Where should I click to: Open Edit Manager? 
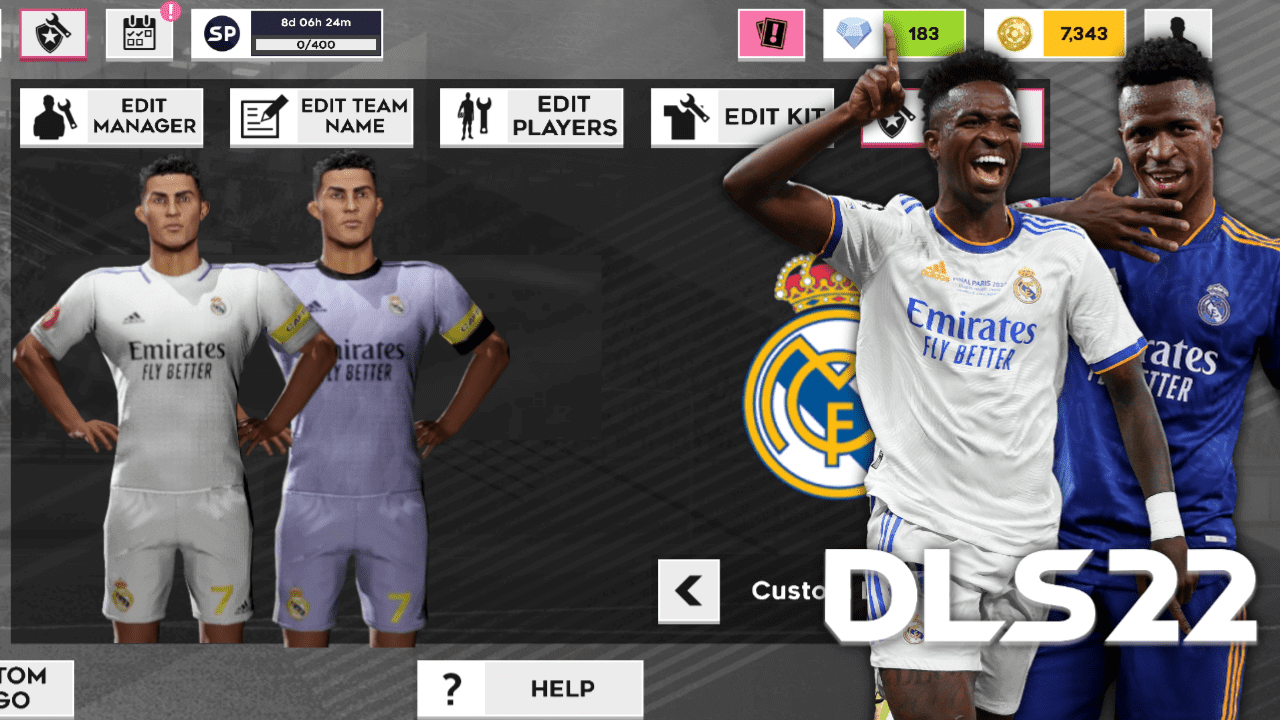click(x=110, y=116)
